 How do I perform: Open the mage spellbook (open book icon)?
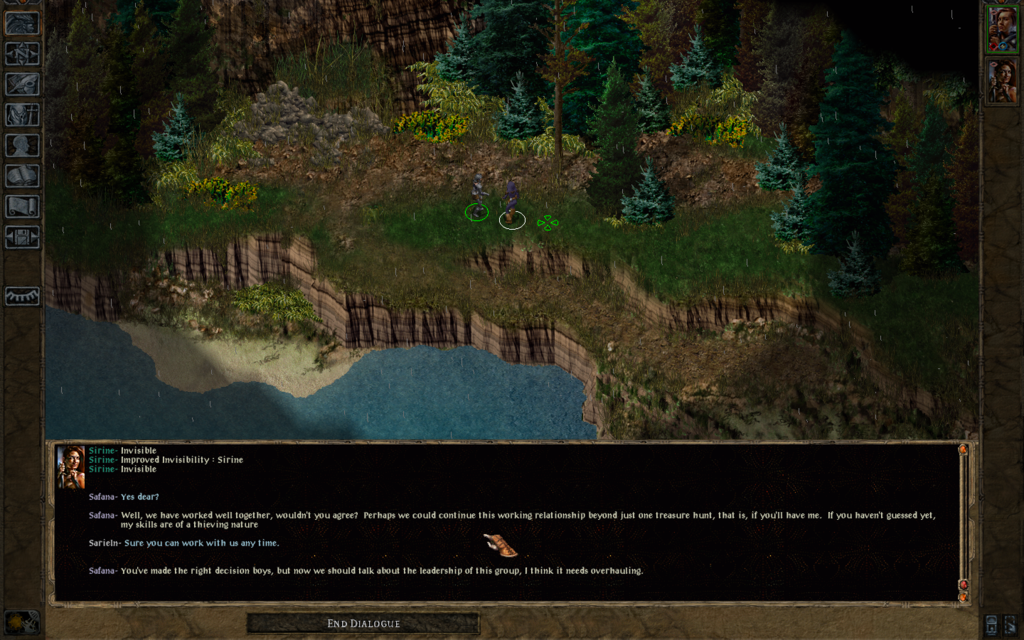(22, 176)
